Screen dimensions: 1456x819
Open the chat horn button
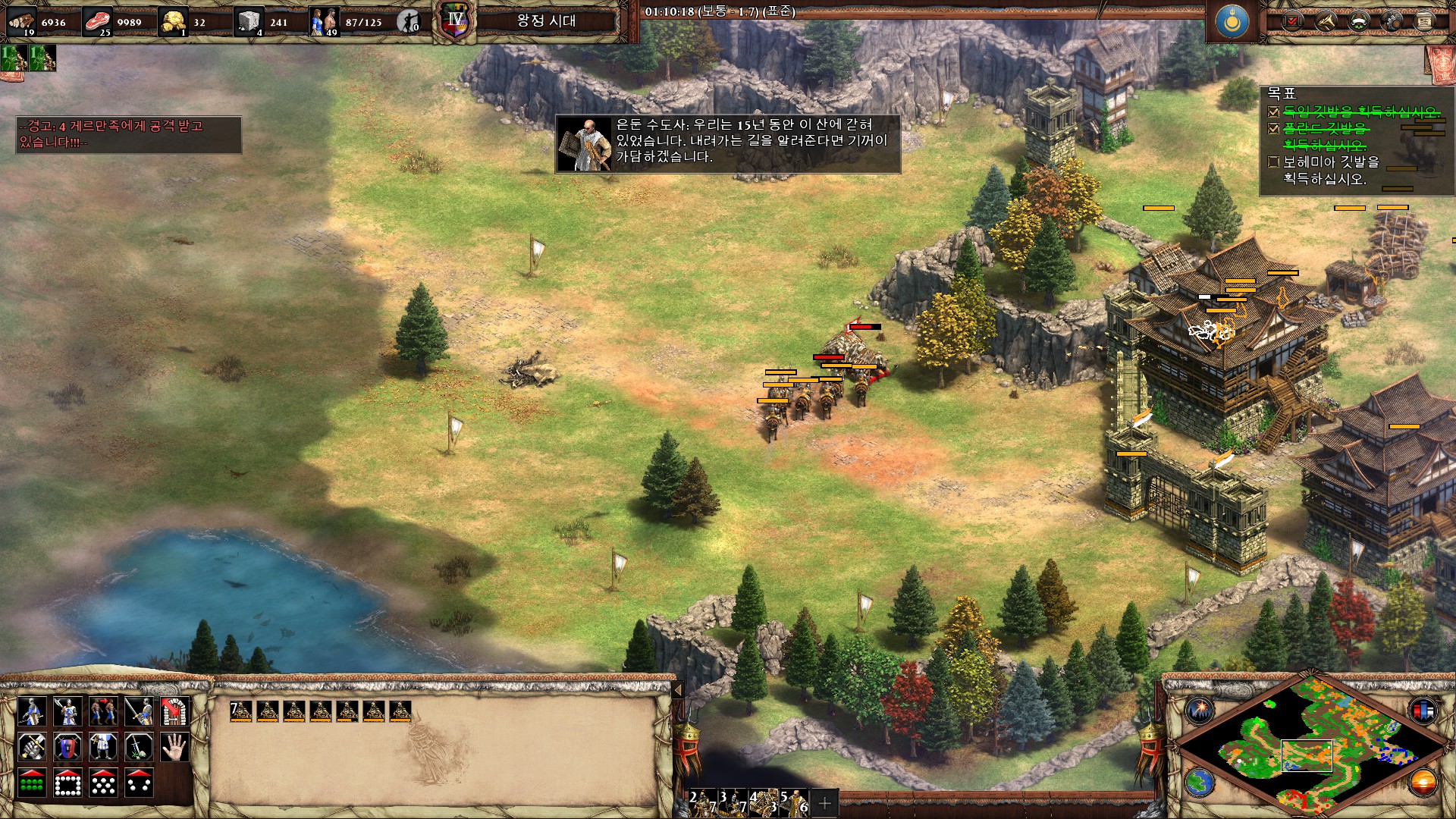coord(1326,21)
